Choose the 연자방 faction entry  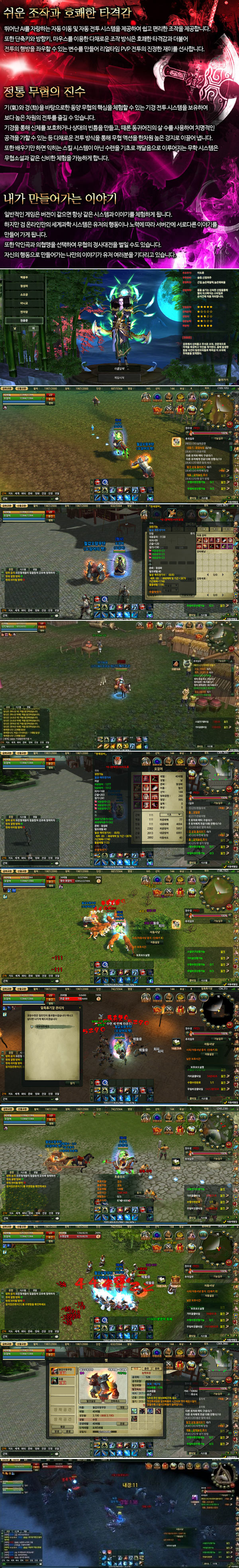tap(24, 312)
